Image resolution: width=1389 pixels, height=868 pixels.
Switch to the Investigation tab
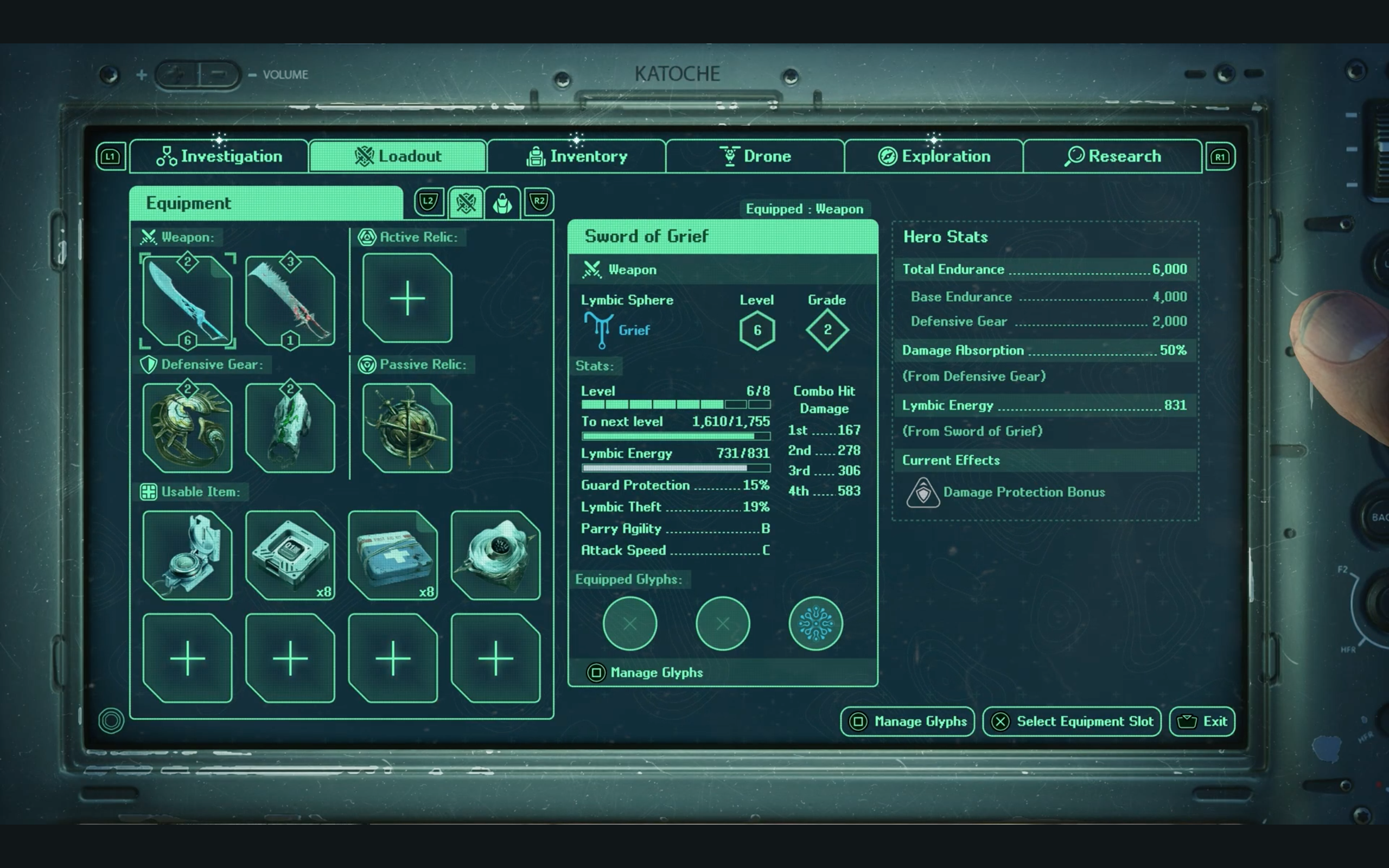[x=219, y=156]
